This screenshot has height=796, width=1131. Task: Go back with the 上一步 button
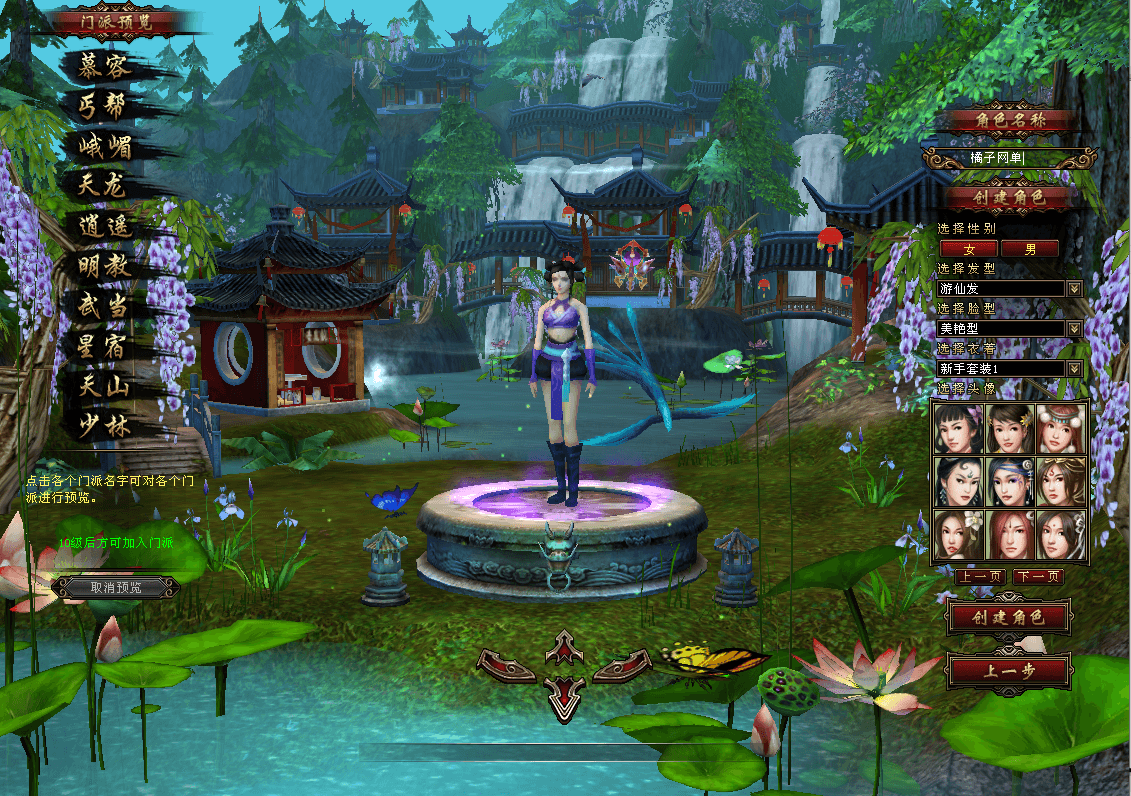click(1008, 671)
